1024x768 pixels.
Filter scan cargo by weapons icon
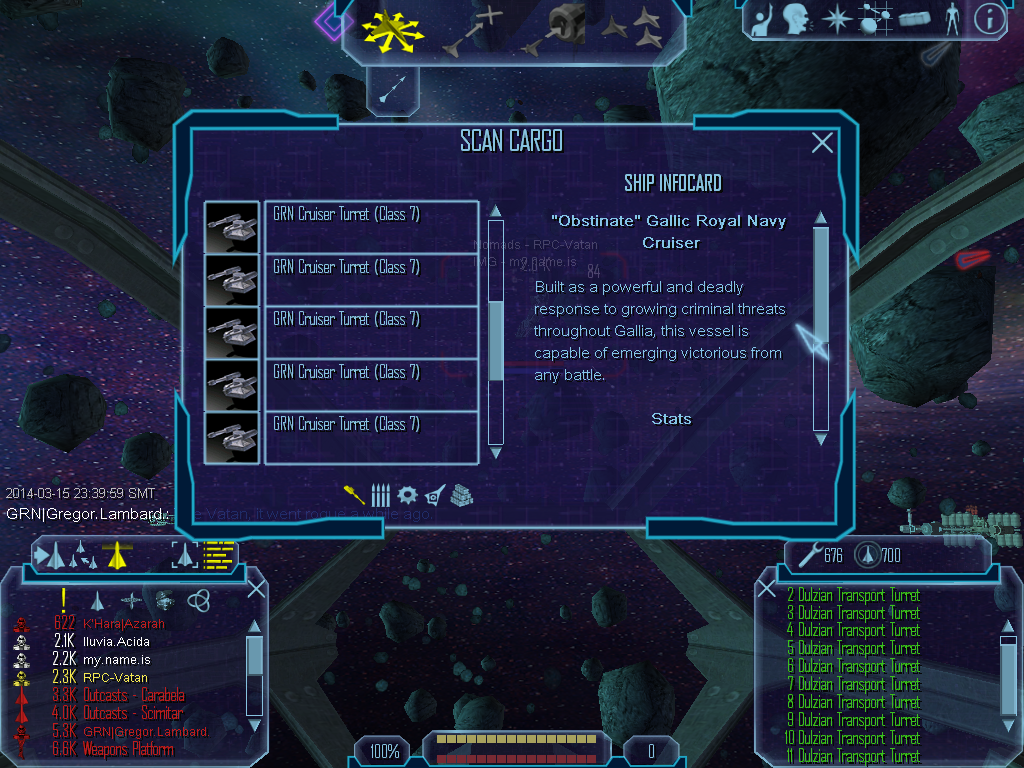click(355, 494)
